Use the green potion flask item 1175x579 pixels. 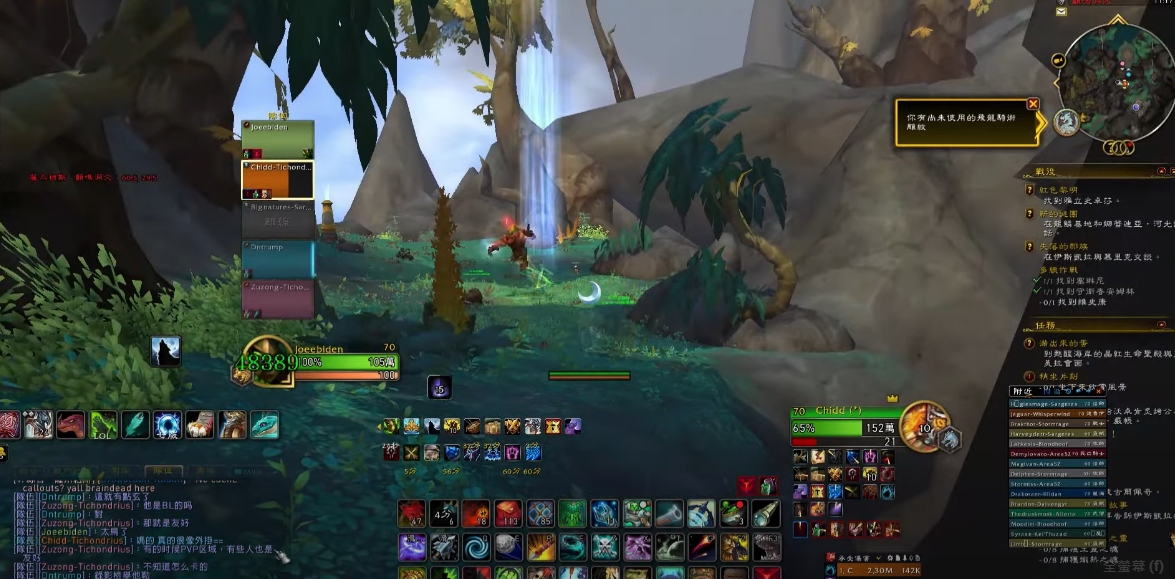pos(733,514)
